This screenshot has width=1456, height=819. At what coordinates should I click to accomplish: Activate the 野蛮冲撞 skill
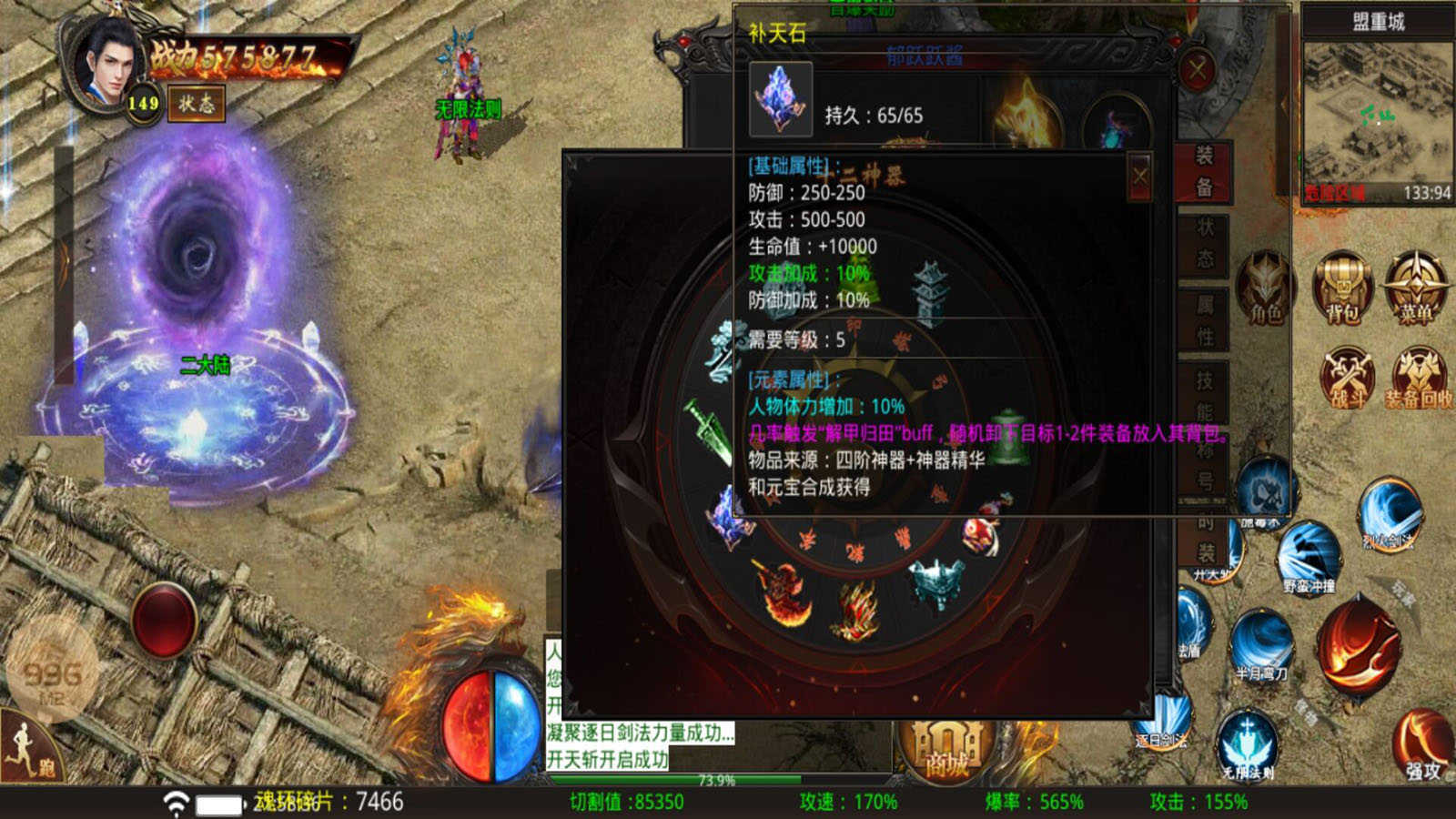tap(1309, 555)
